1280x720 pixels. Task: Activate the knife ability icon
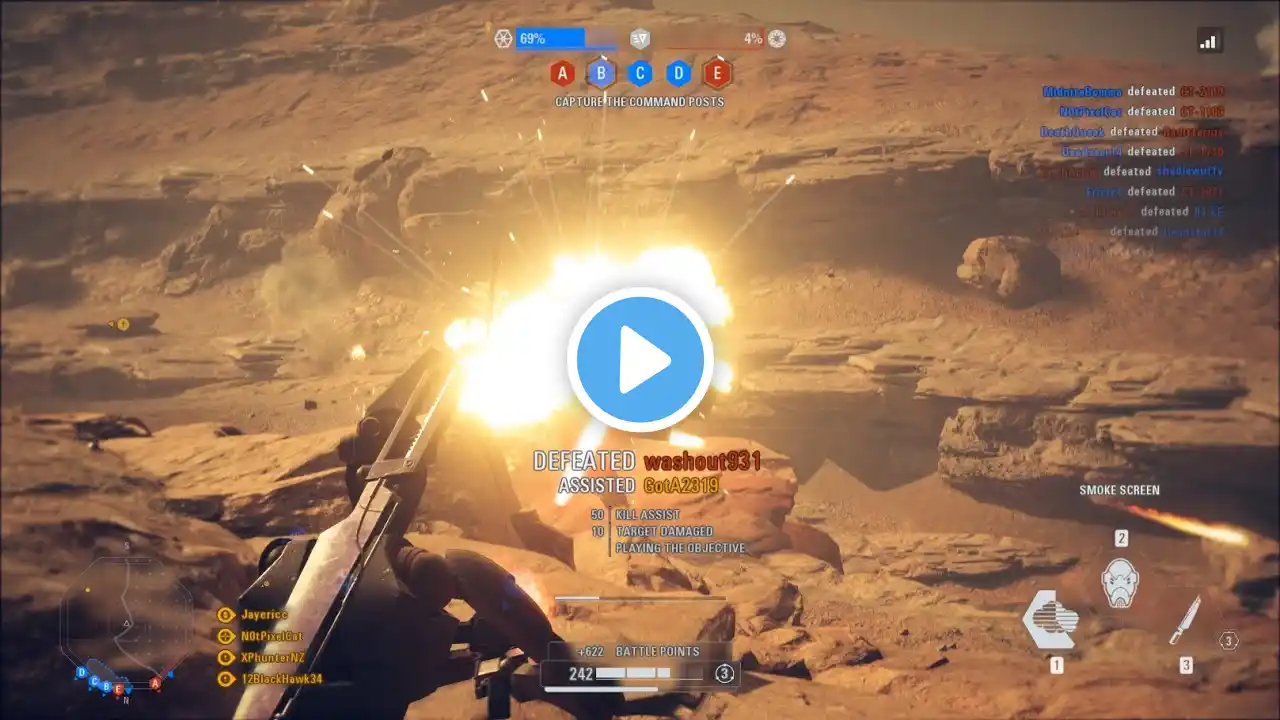[1185, 620]
